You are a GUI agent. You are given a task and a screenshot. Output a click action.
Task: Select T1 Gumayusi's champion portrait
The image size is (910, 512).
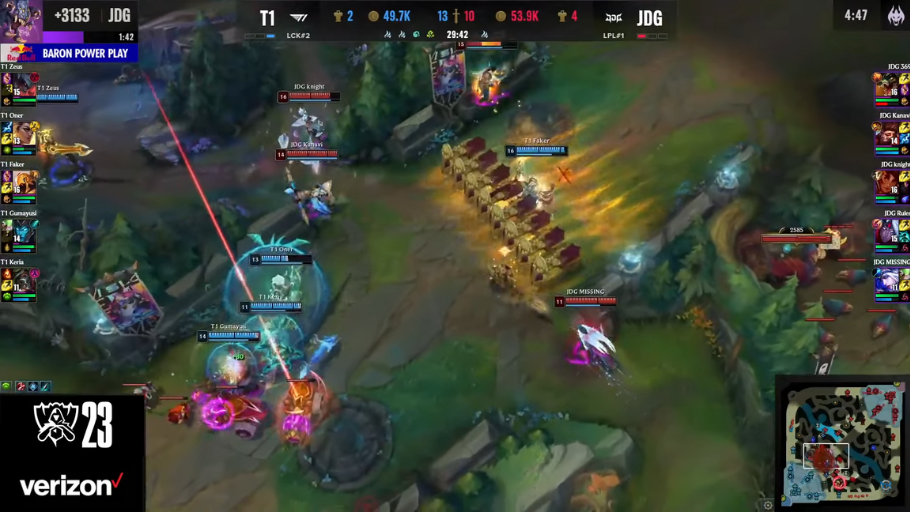pyautogui.click(x=24, y=233)
